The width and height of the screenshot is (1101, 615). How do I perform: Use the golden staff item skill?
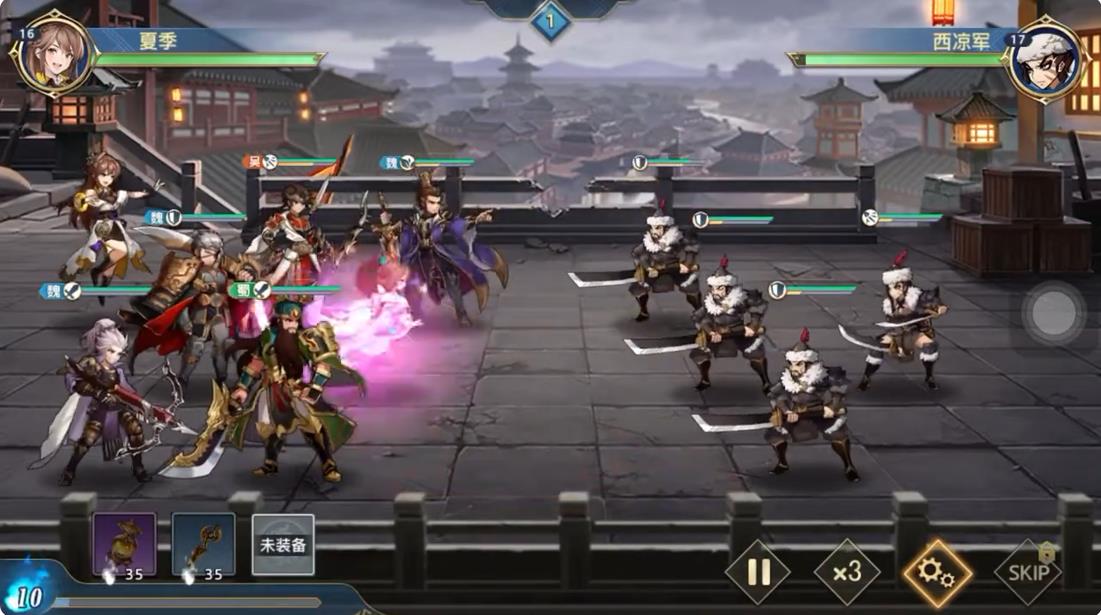tap(203, 545)
